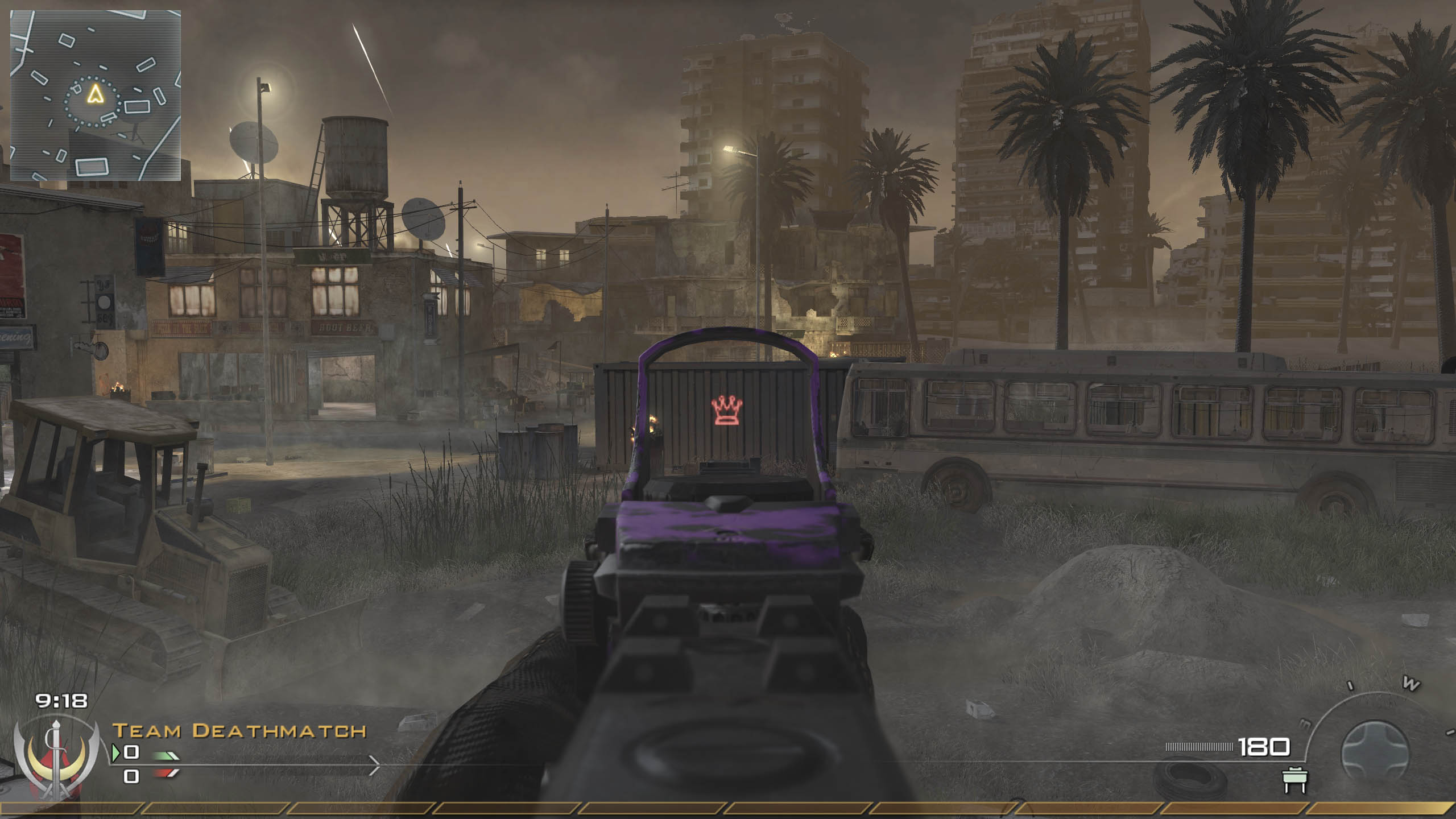The image size is (1456, 819).
Task: Activate the claymore equipment icon
Action: point(1296,781)
